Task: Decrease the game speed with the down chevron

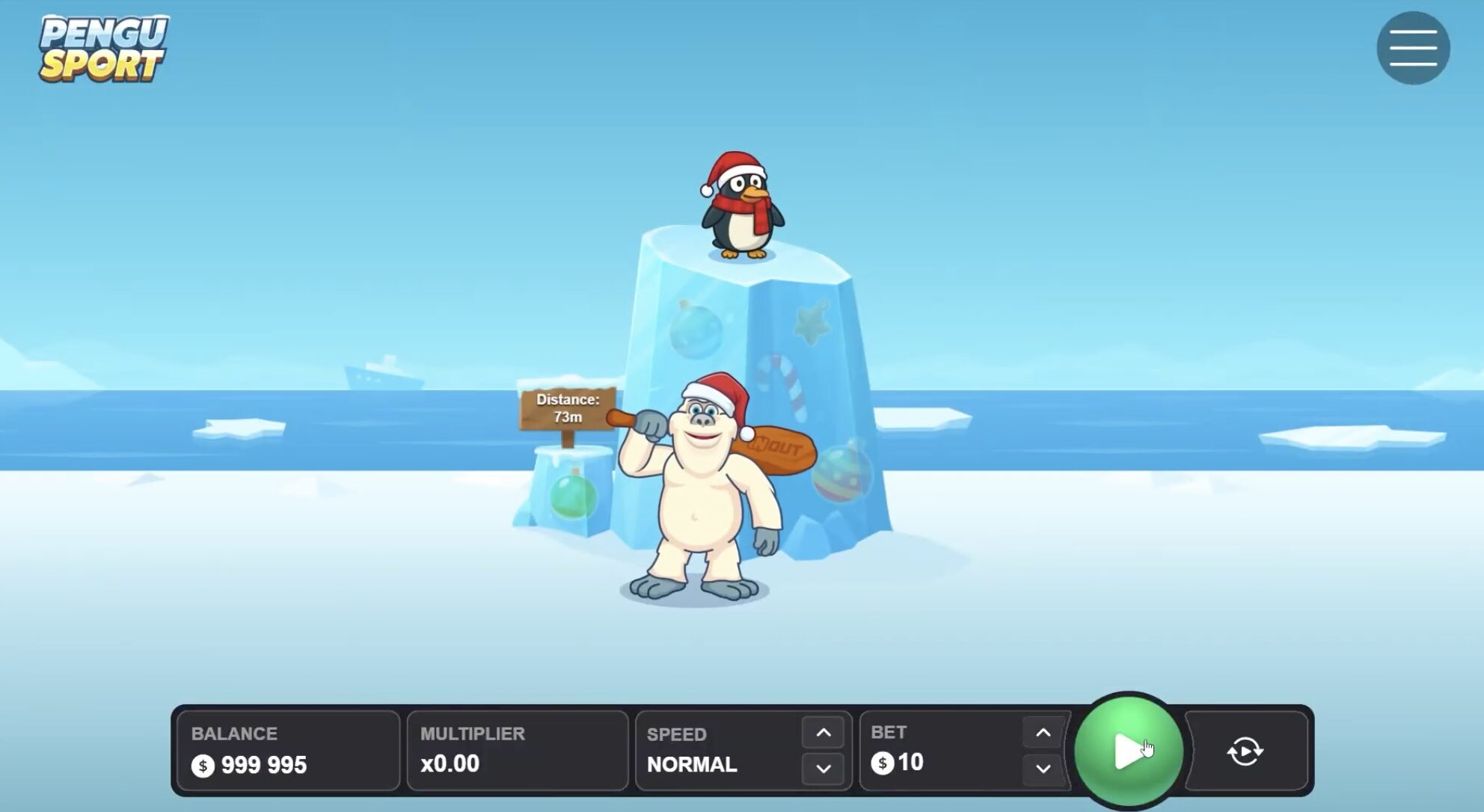Action: coord(823,766)
